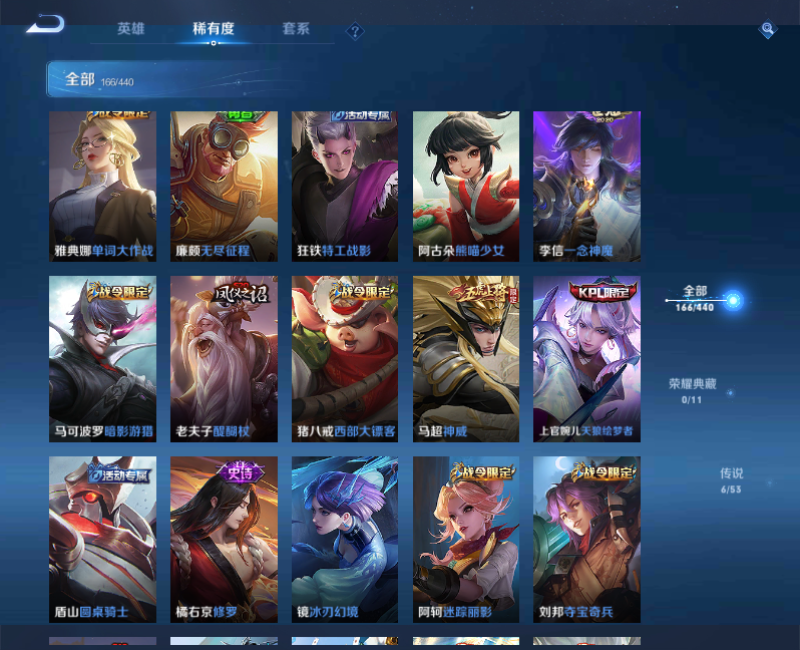Select the 马可波罗 暗影游猎 skin card
800x650 pixels.
pos(103,359)
